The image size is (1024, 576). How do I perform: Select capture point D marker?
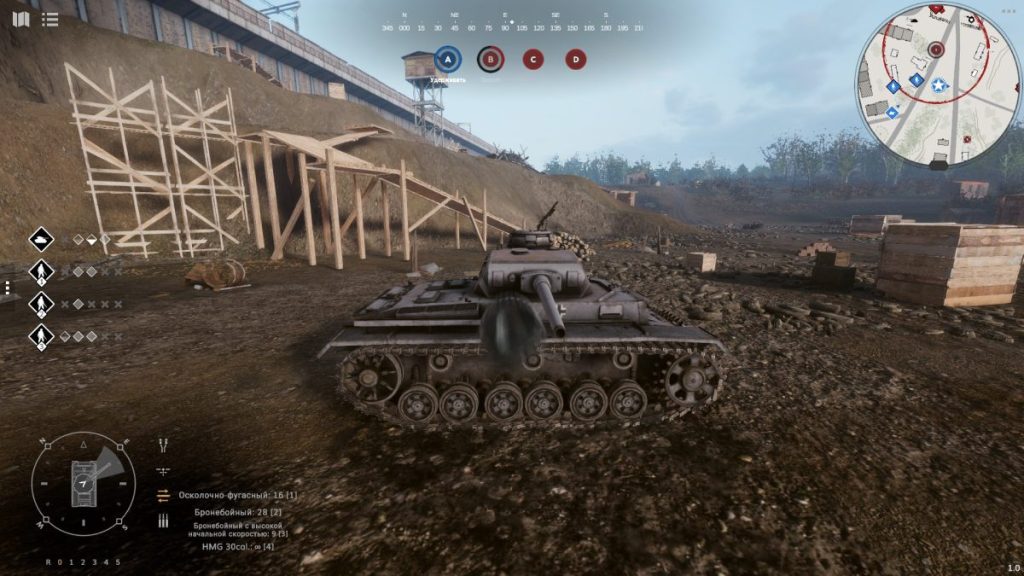576,59
